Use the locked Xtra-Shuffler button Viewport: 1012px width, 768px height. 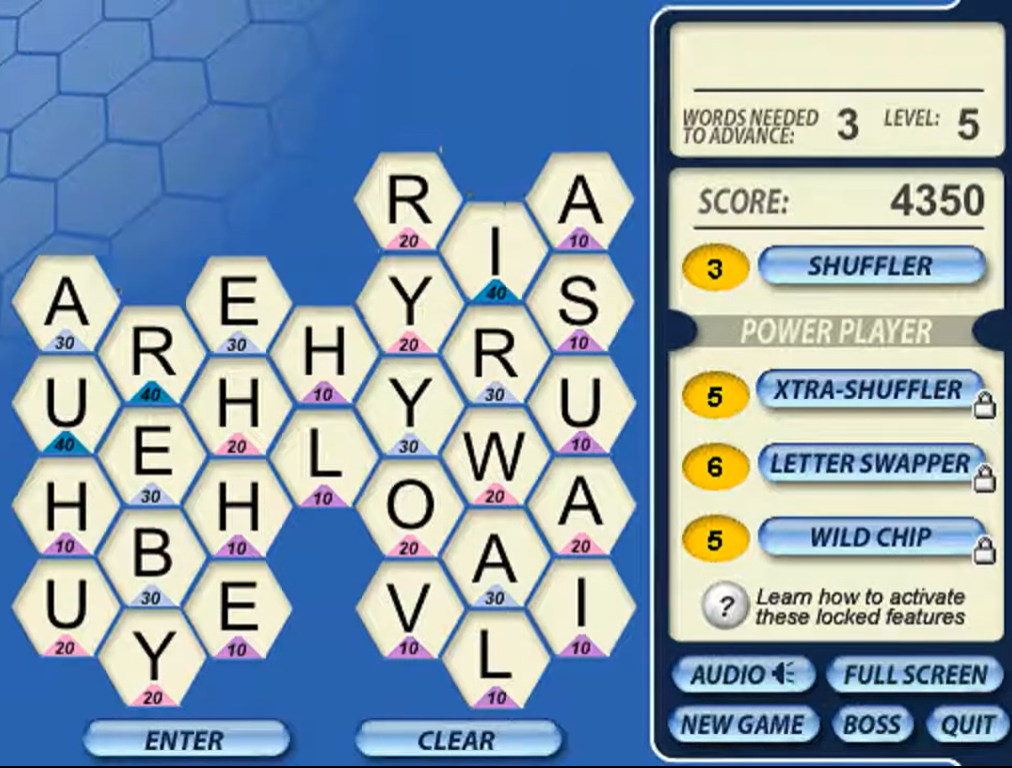coord(868,390)
